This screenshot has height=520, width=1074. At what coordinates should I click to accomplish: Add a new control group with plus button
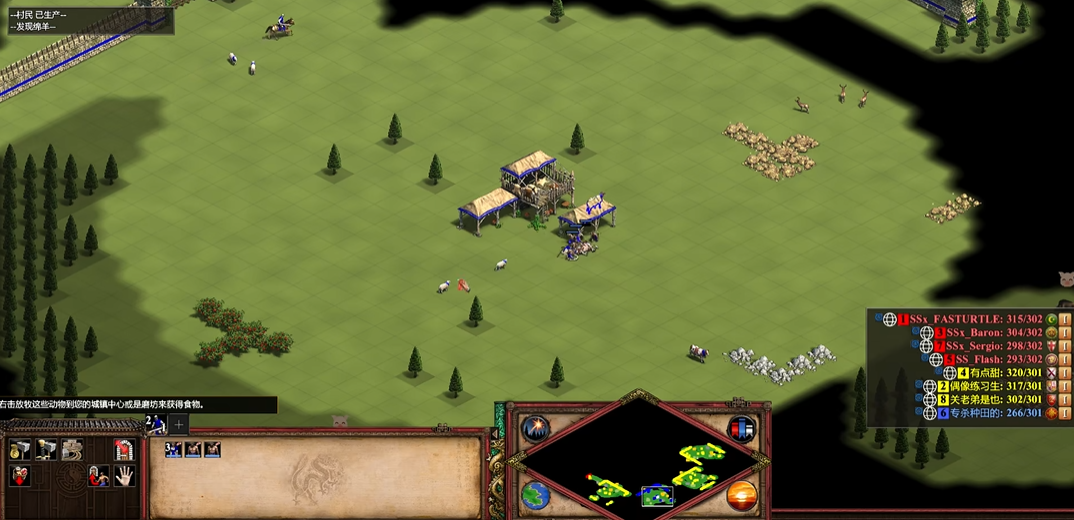[179, 424]
